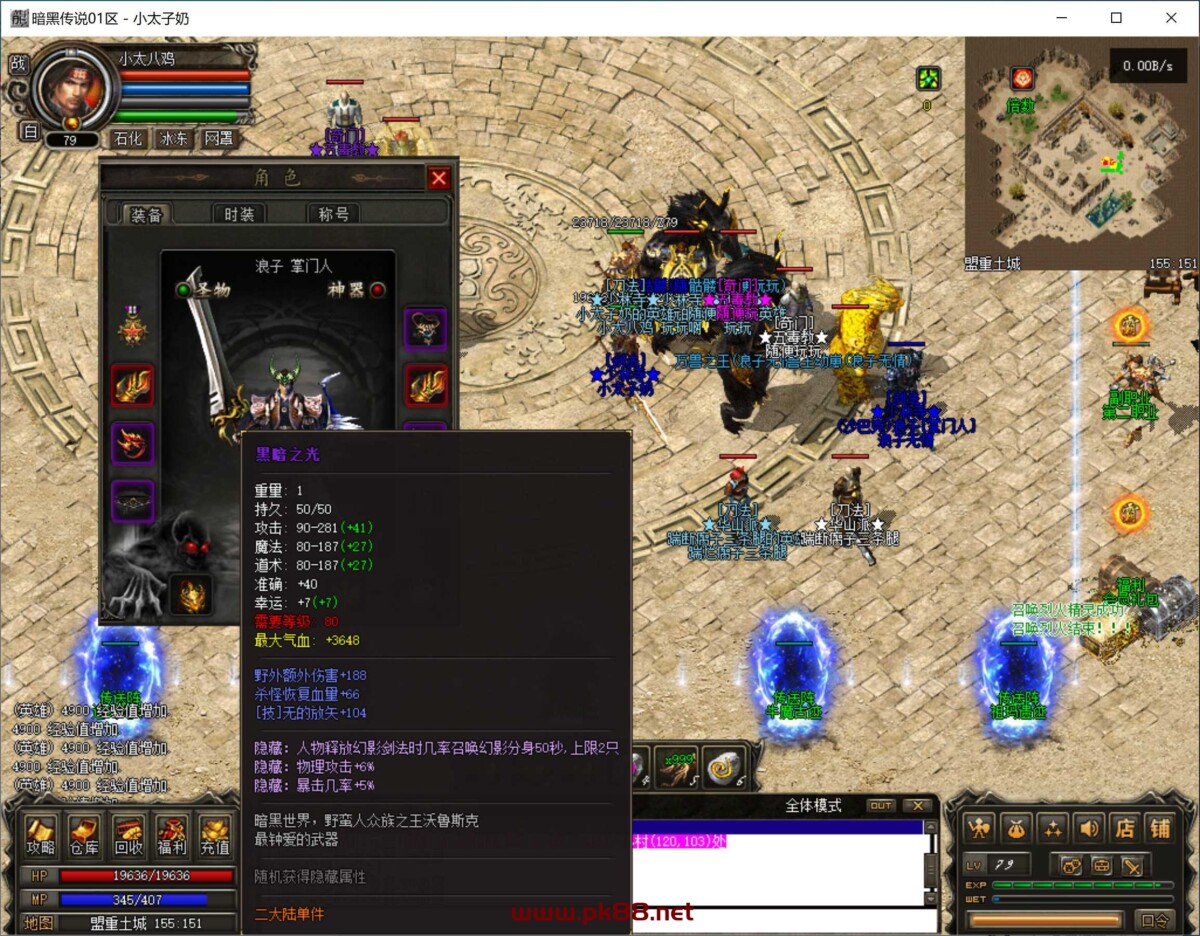Switch to the 时装 fashion tab
This screenshot has height=936, width=1200.
(x=239, y=214)
